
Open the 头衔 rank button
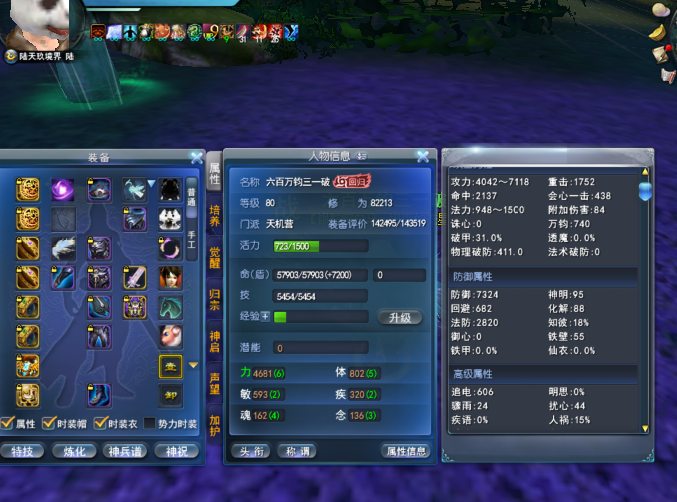click(x=249, y=451)
